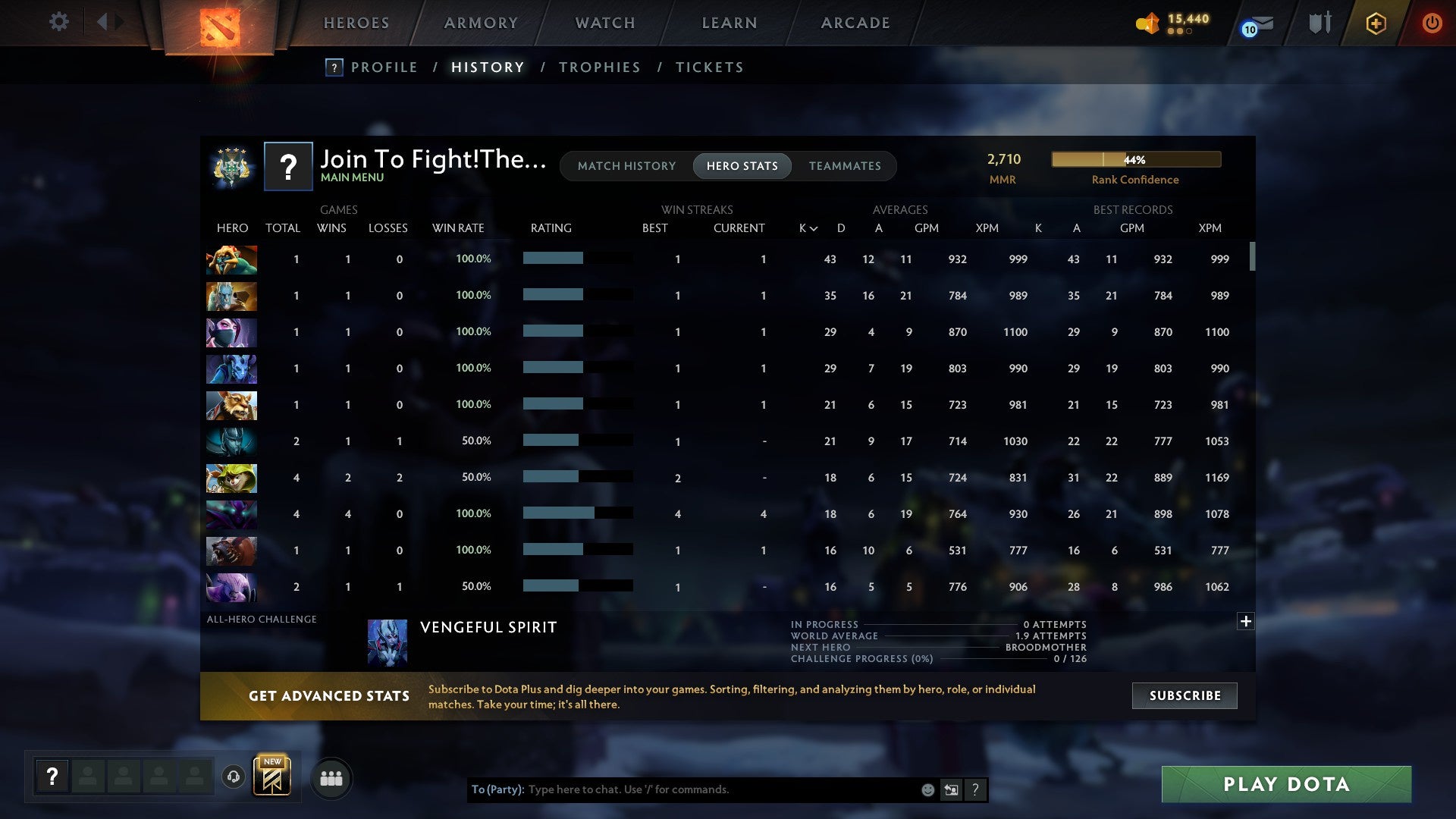Go to the TROPHIES page

pos(598,67)
